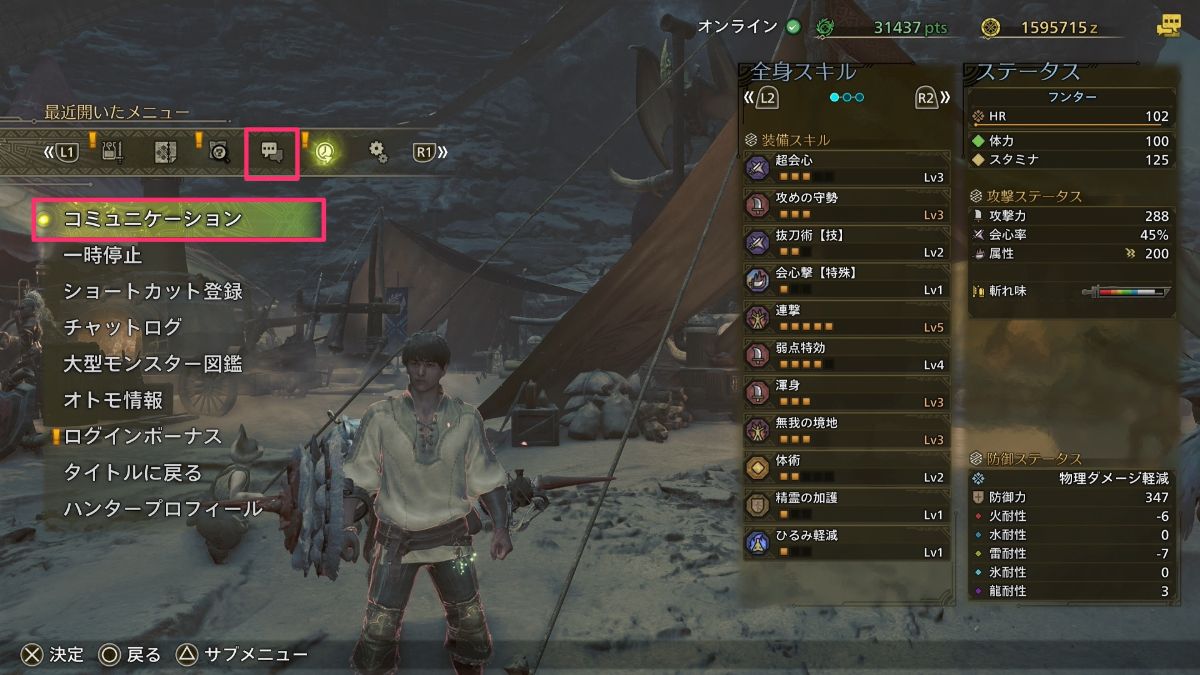Open 大型モンスター図鑑 monster guide
The height and width of the screenshot is (675, 1200).
click(153, 364)
